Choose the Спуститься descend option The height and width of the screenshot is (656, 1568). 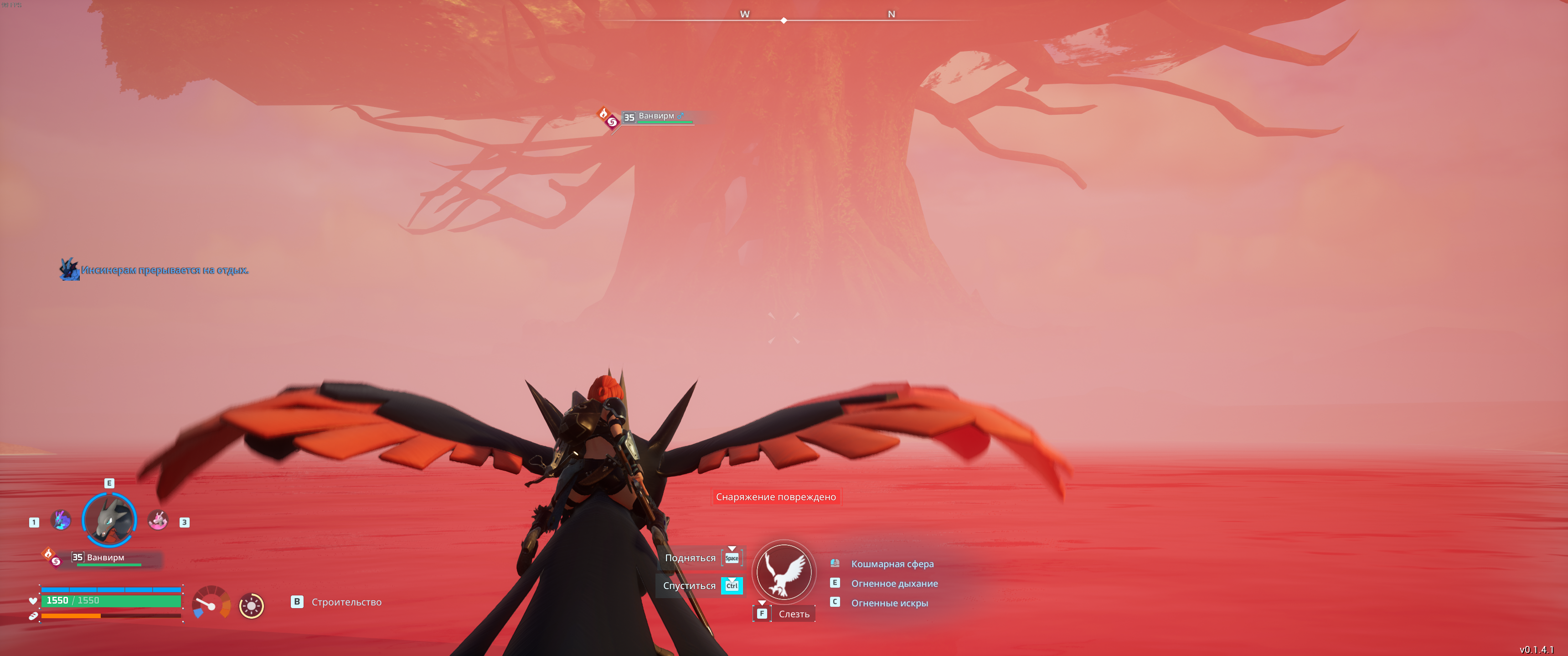pos(689,585)
